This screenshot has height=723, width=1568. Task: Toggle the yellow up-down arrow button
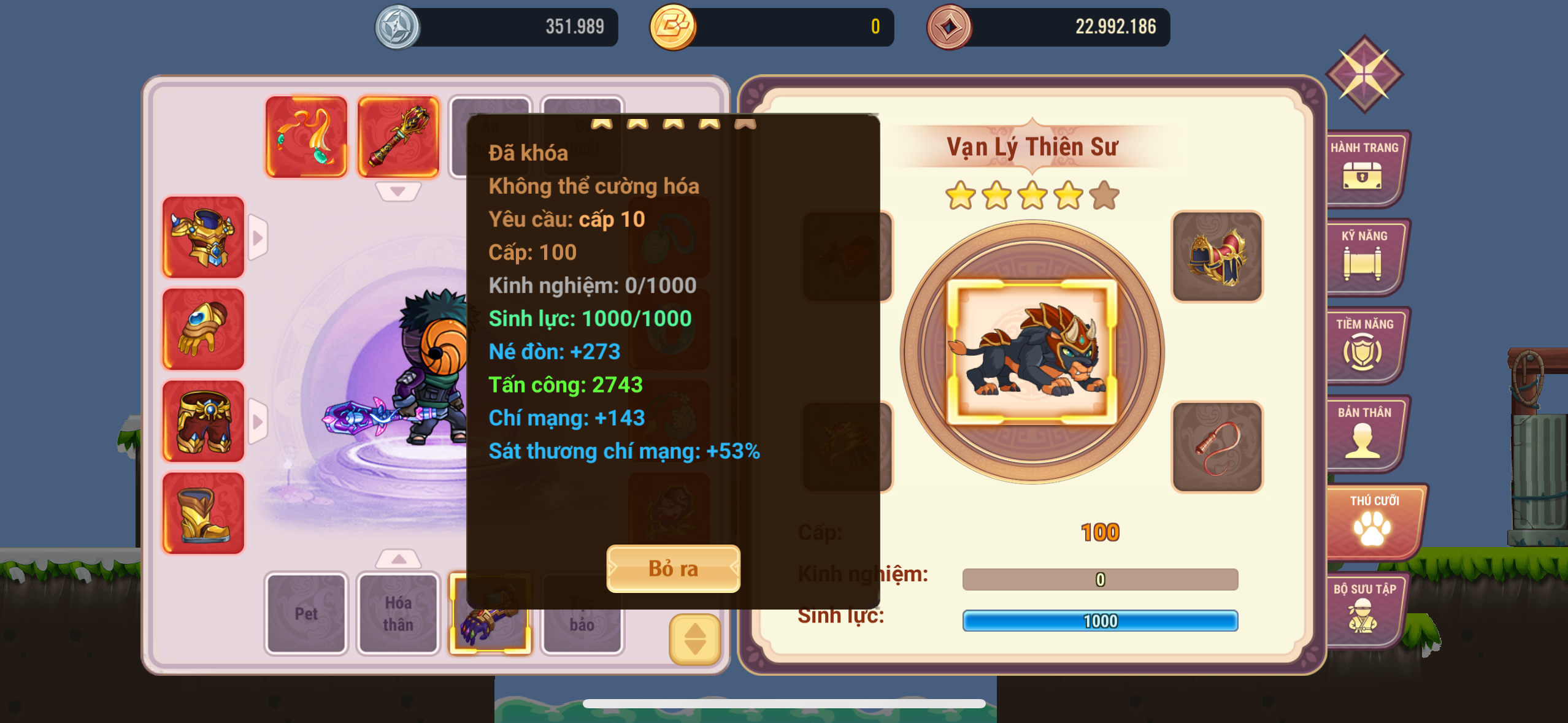click(694, 639)
